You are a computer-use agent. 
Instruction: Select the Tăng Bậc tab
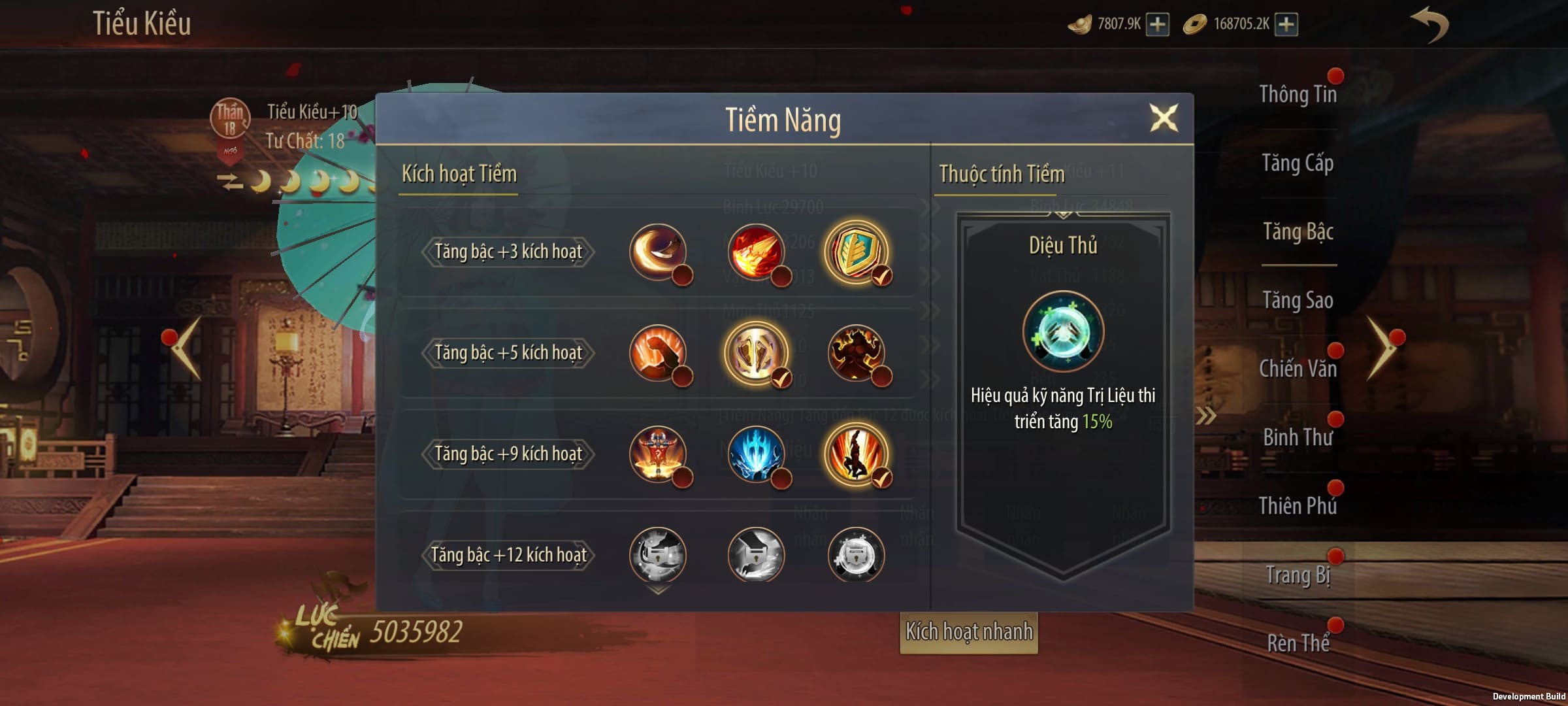pos(1298,232)
